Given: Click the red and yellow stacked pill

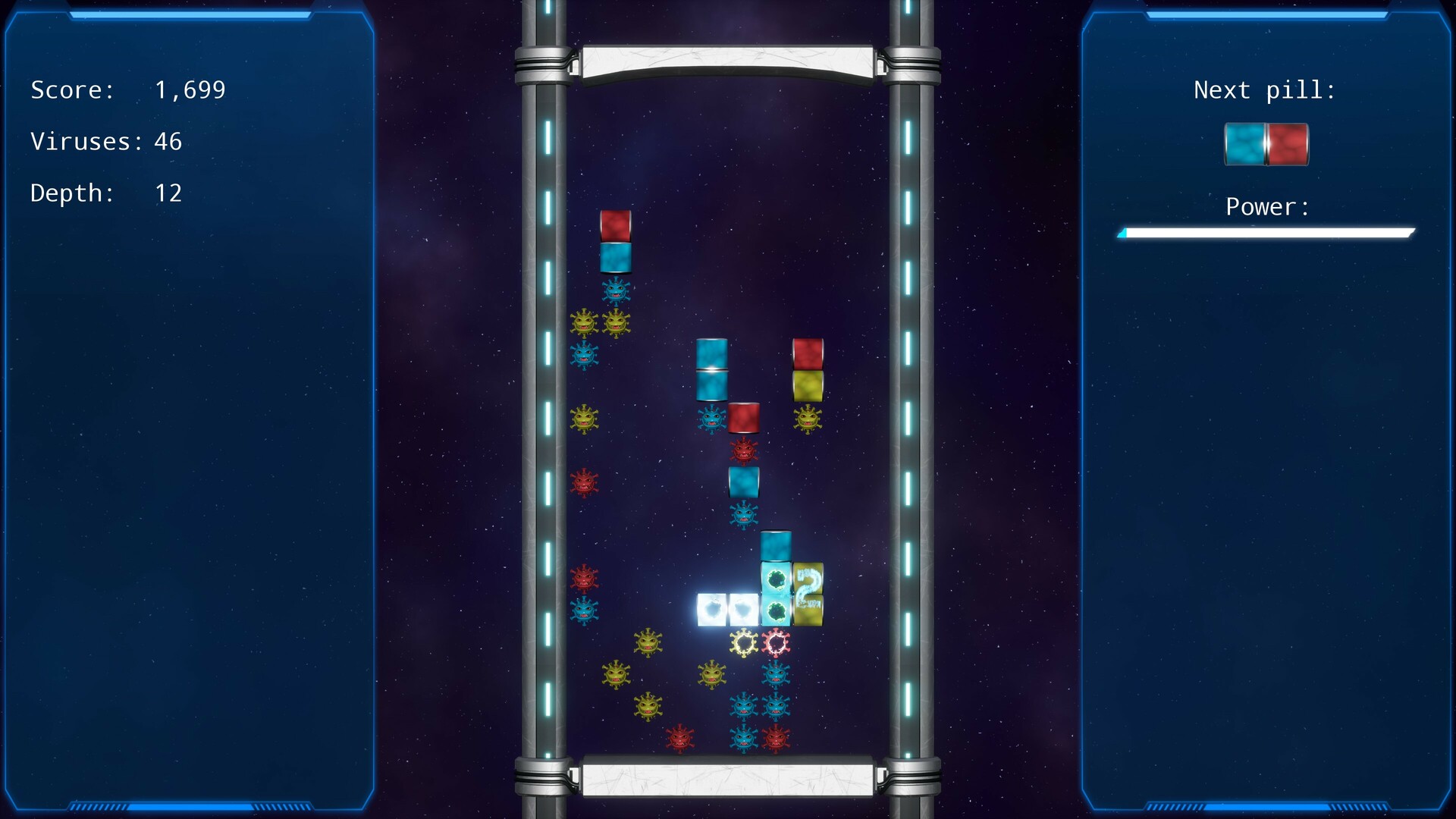Looking at the screenshot, I should (808, 372).
